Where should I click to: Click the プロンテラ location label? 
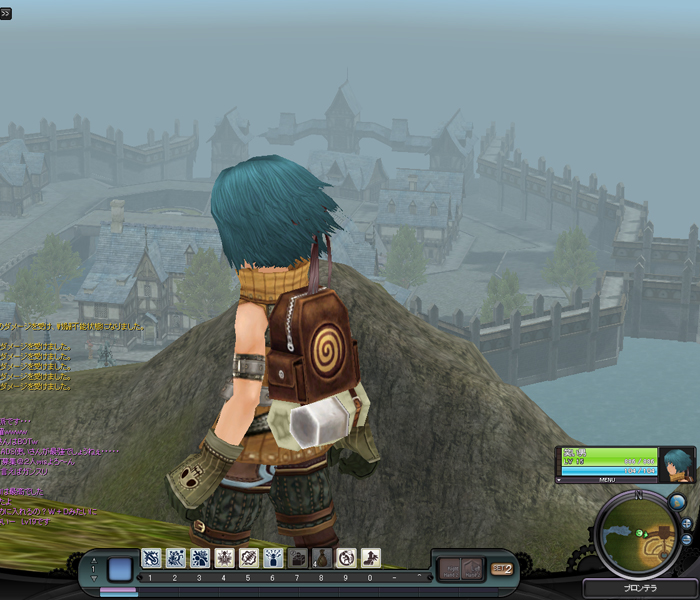[640, 588]
